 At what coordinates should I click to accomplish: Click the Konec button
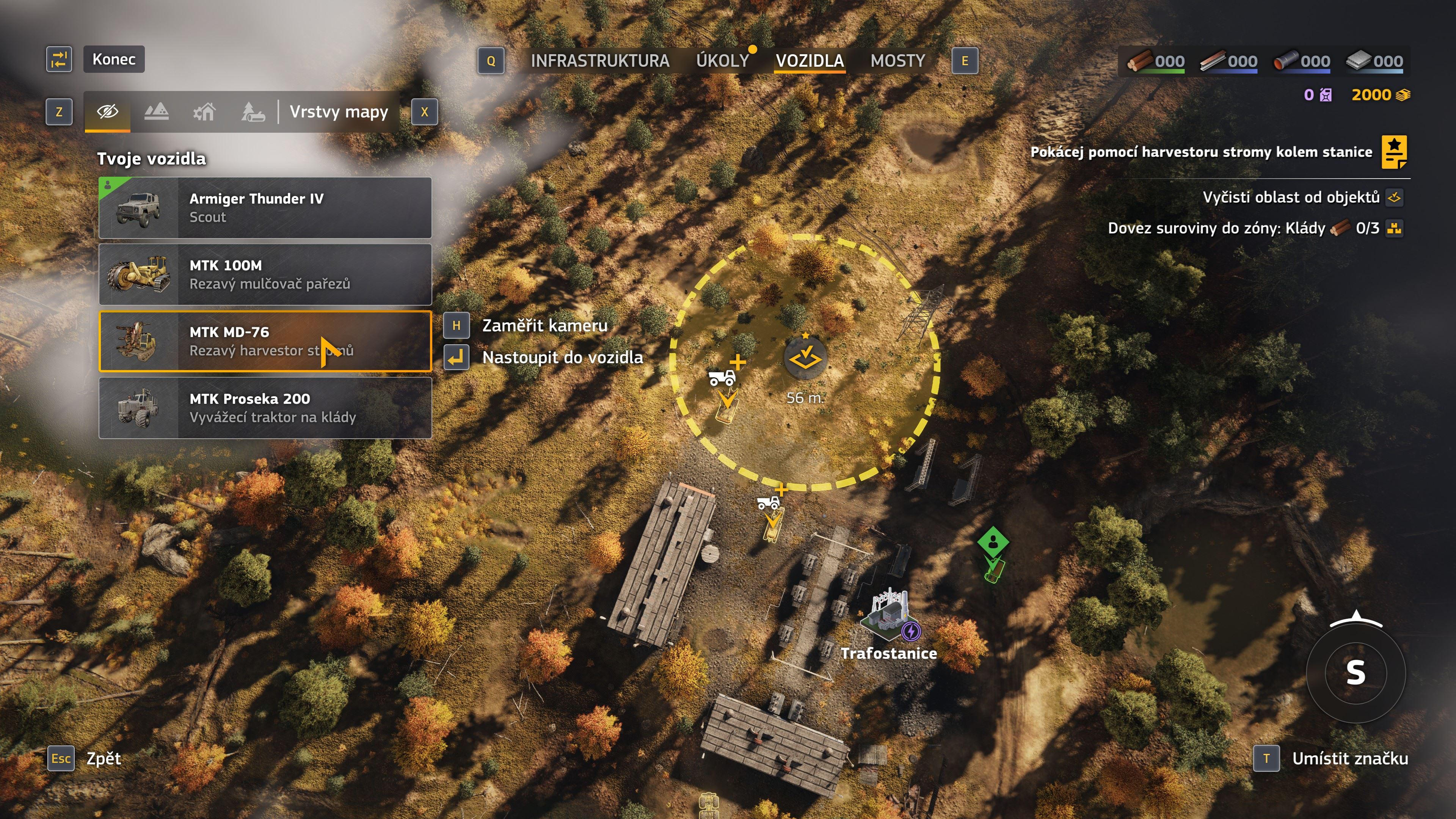[x=114, y=60]
